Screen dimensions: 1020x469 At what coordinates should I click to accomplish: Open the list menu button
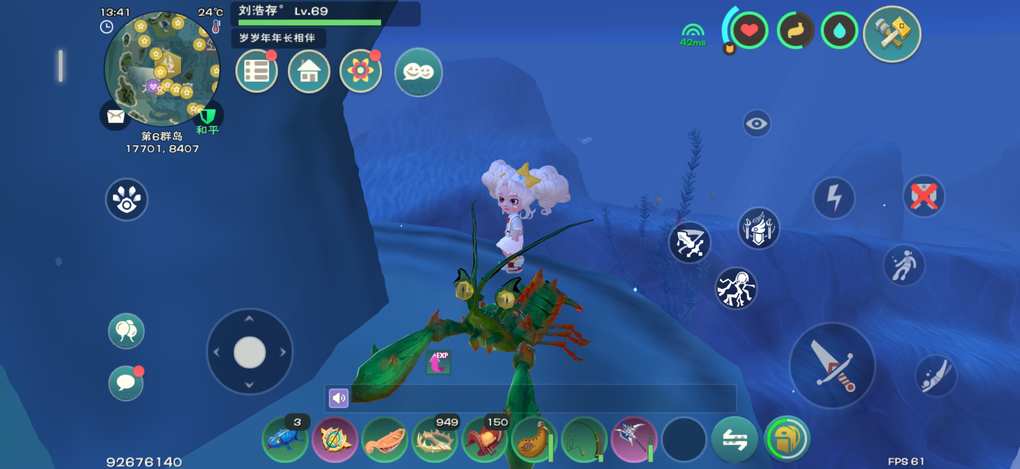tap(257, 71)
